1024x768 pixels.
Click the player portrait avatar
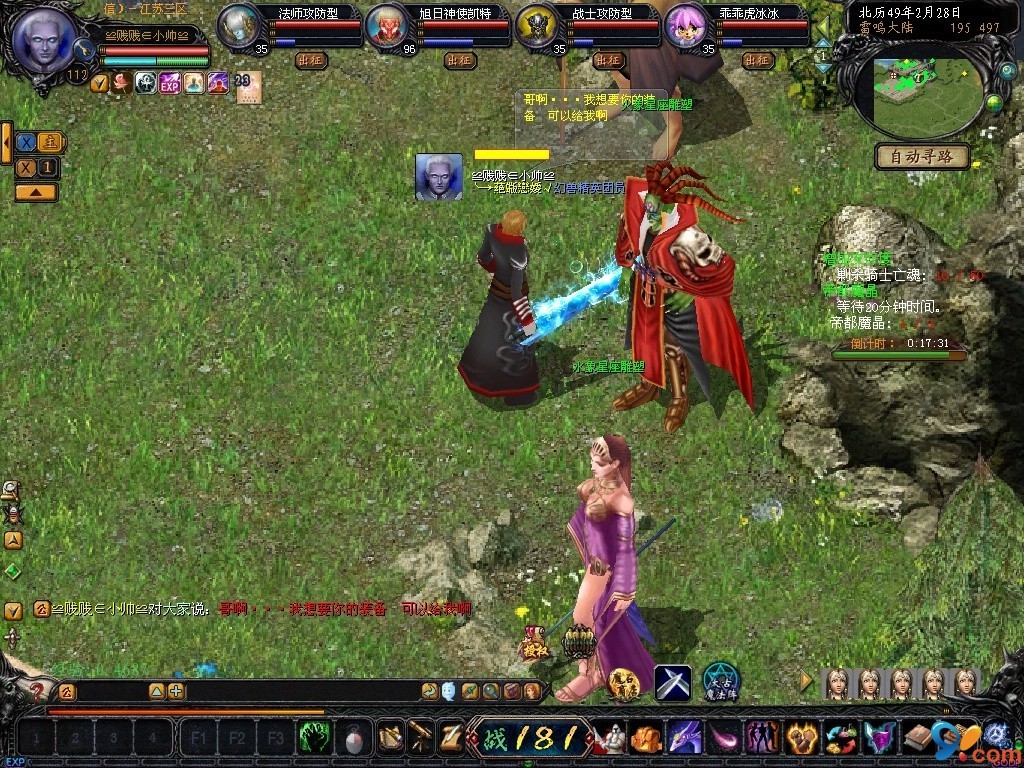click(45, 40)
